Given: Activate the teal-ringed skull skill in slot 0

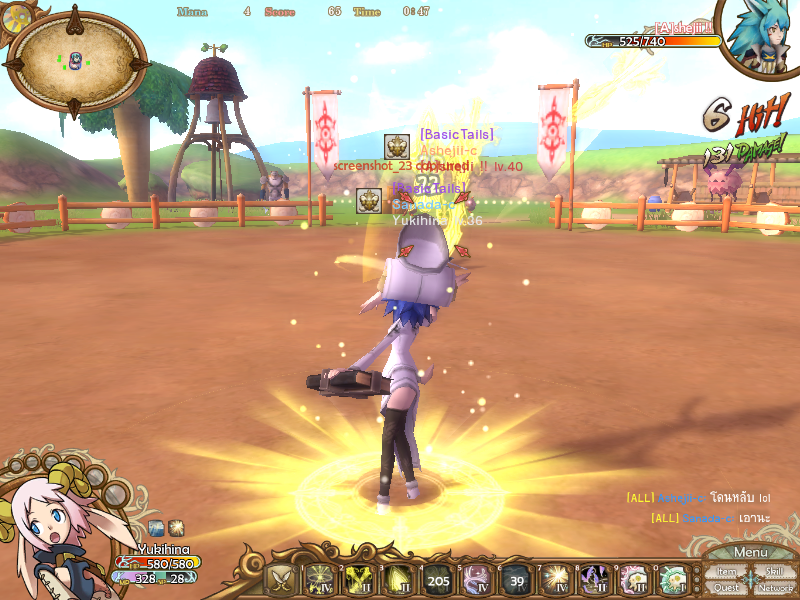Looking at the screenshot, I should [673, 579].
